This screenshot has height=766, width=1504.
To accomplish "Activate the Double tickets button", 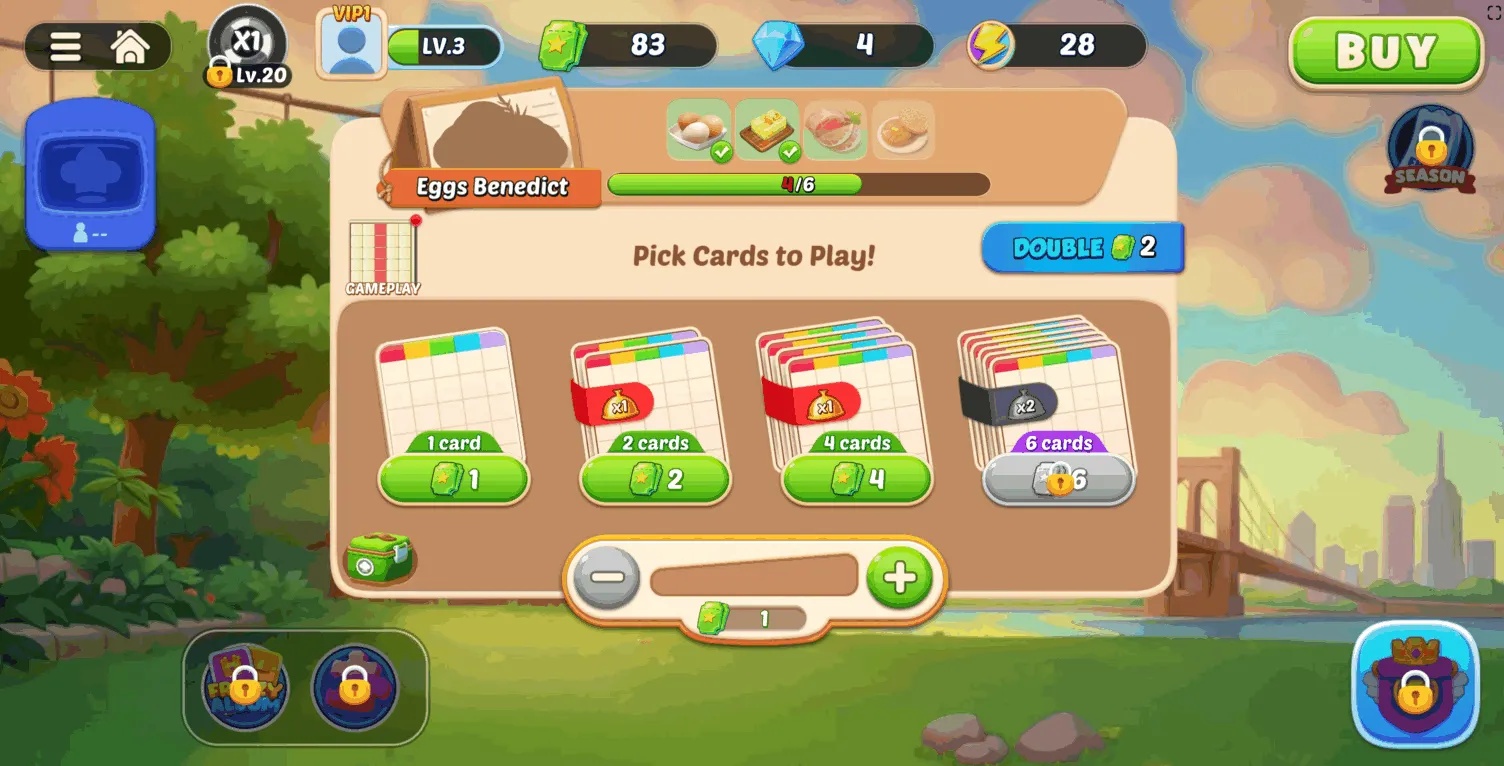I will (x=1083, y=248).
